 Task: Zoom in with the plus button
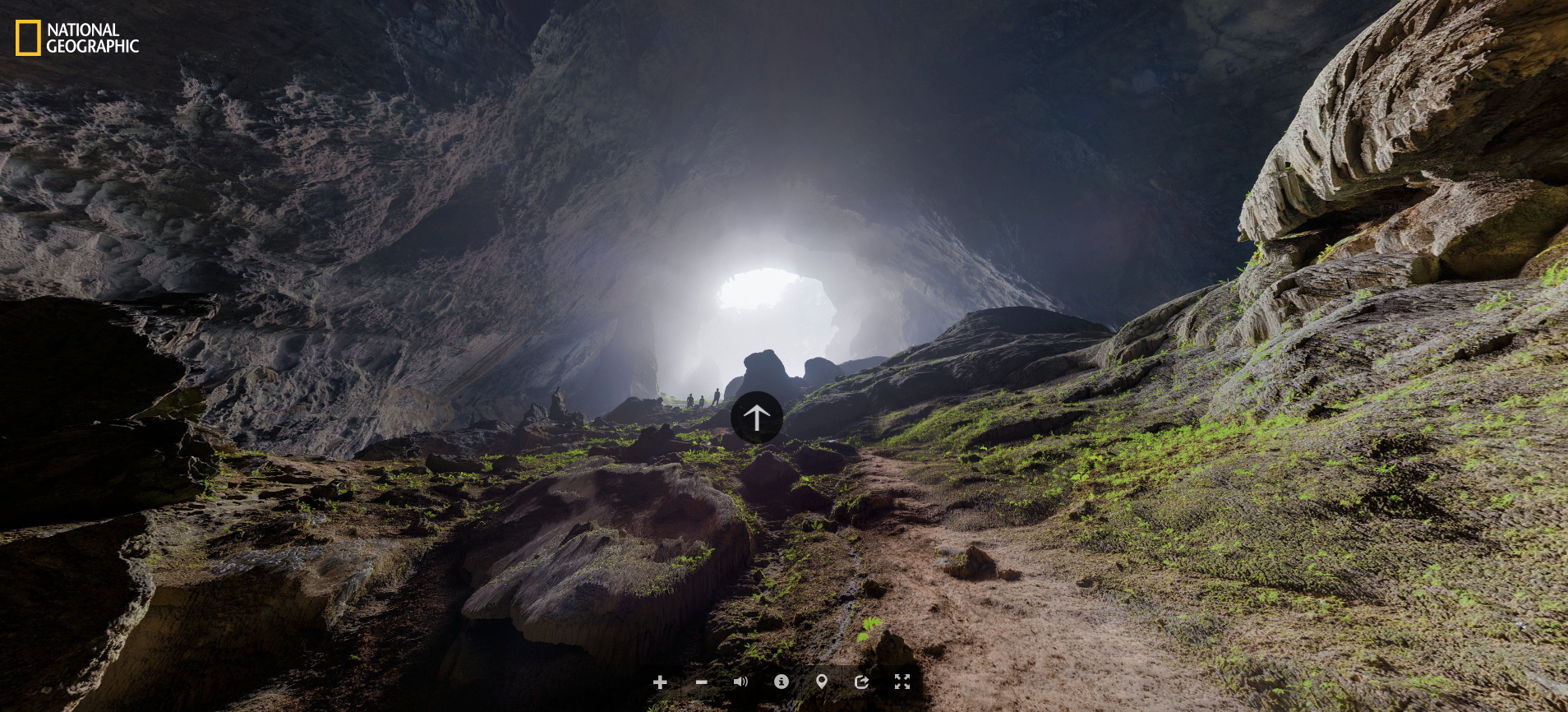click(660, 682)
